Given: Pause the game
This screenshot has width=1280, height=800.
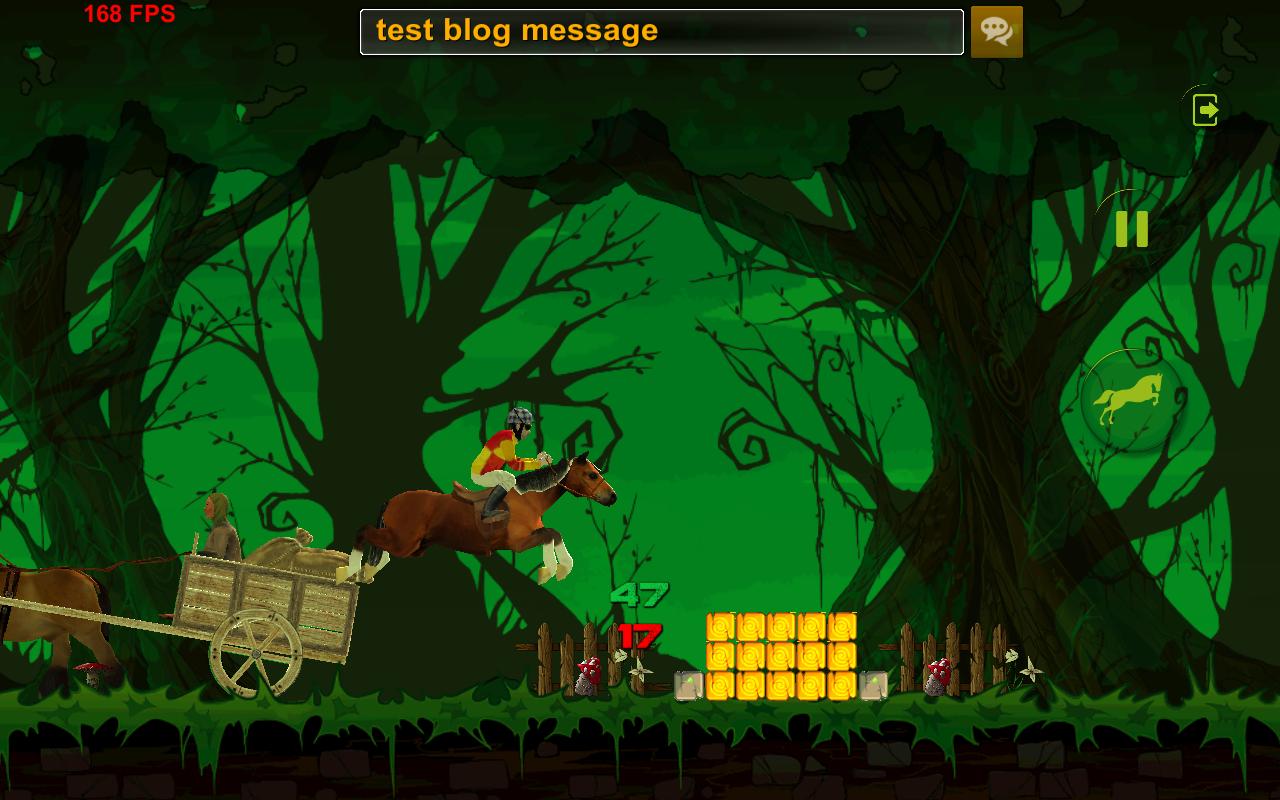Looking at the screenshot, I should (1131, 229).
